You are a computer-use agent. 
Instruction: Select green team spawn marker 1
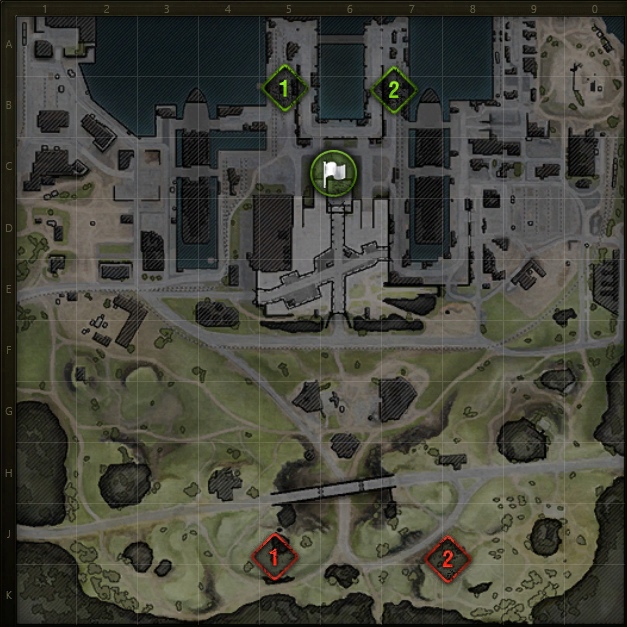tap(284, 89)
